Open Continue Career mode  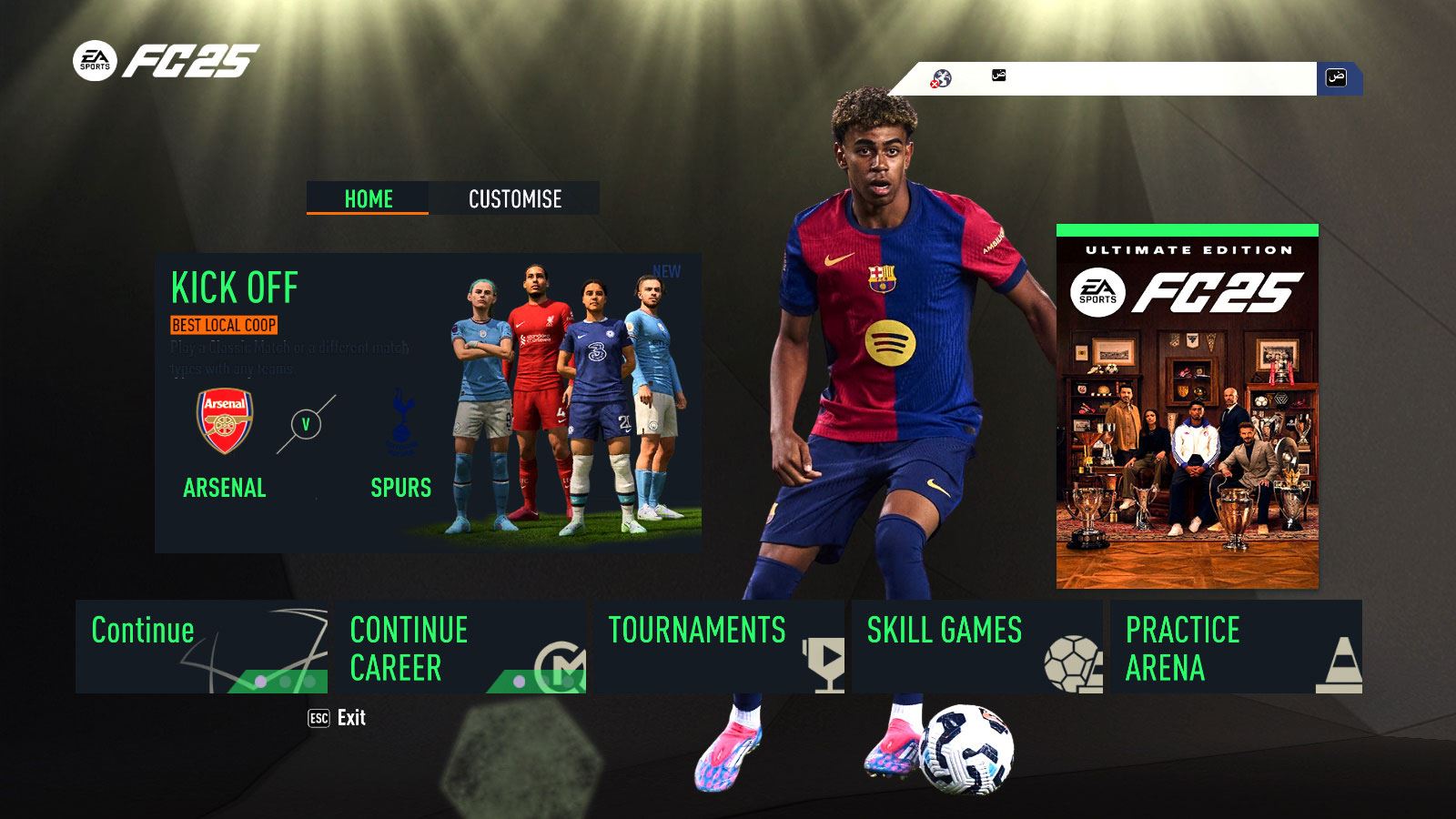coord(460,646)
